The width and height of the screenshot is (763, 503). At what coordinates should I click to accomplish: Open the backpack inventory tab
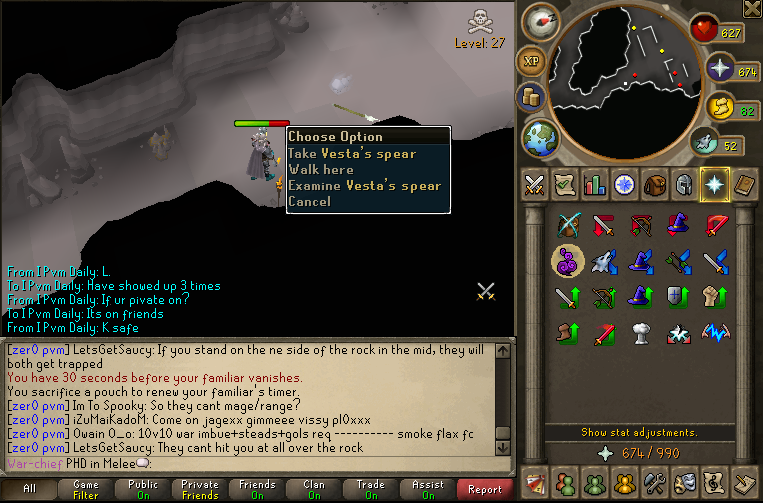coord(655,184)
